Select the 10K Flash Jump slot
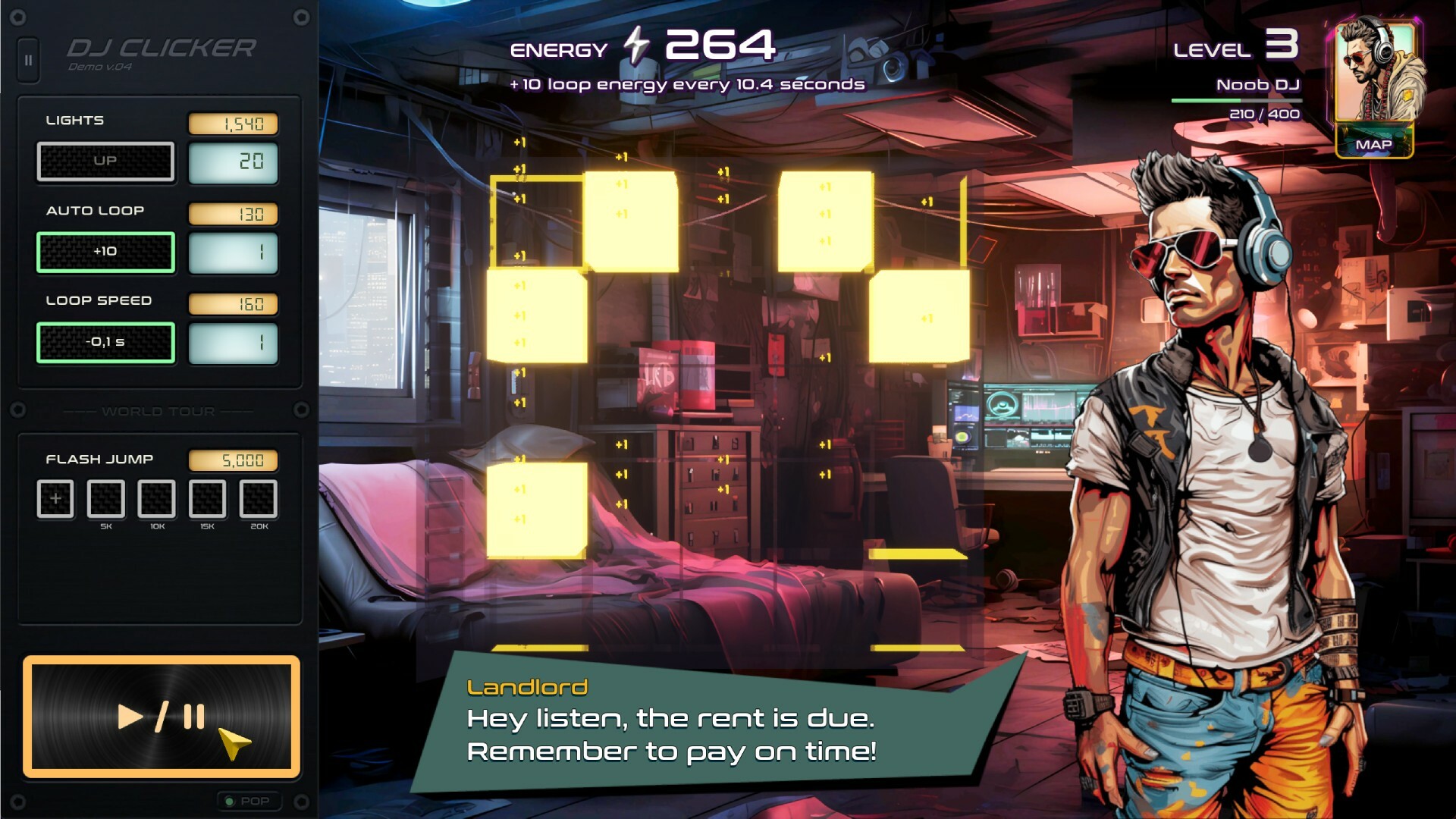The image size is (1456, 819). (x=157, y=498)
